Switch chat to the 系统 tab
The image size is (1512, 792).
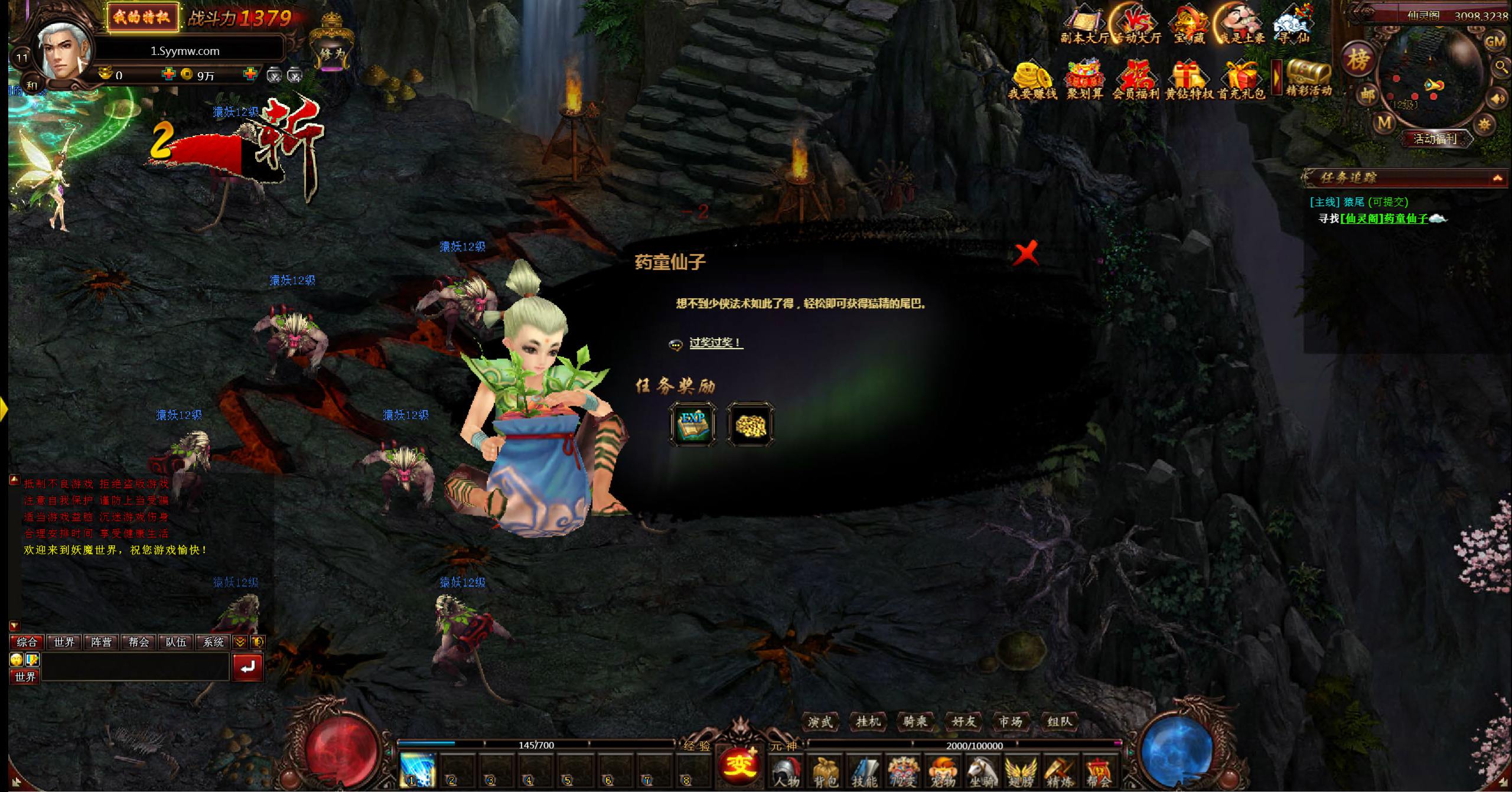point(213,642)
